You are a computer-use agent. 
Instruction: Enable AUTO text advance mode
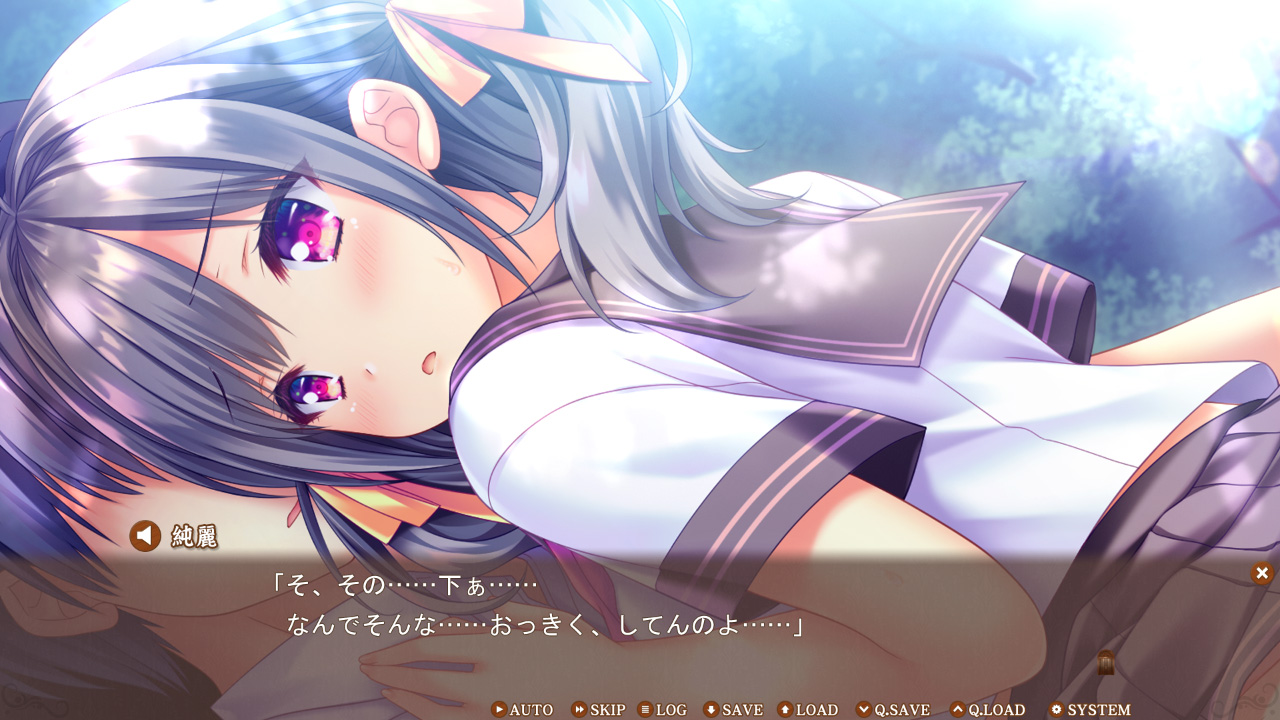pos(522,710)
